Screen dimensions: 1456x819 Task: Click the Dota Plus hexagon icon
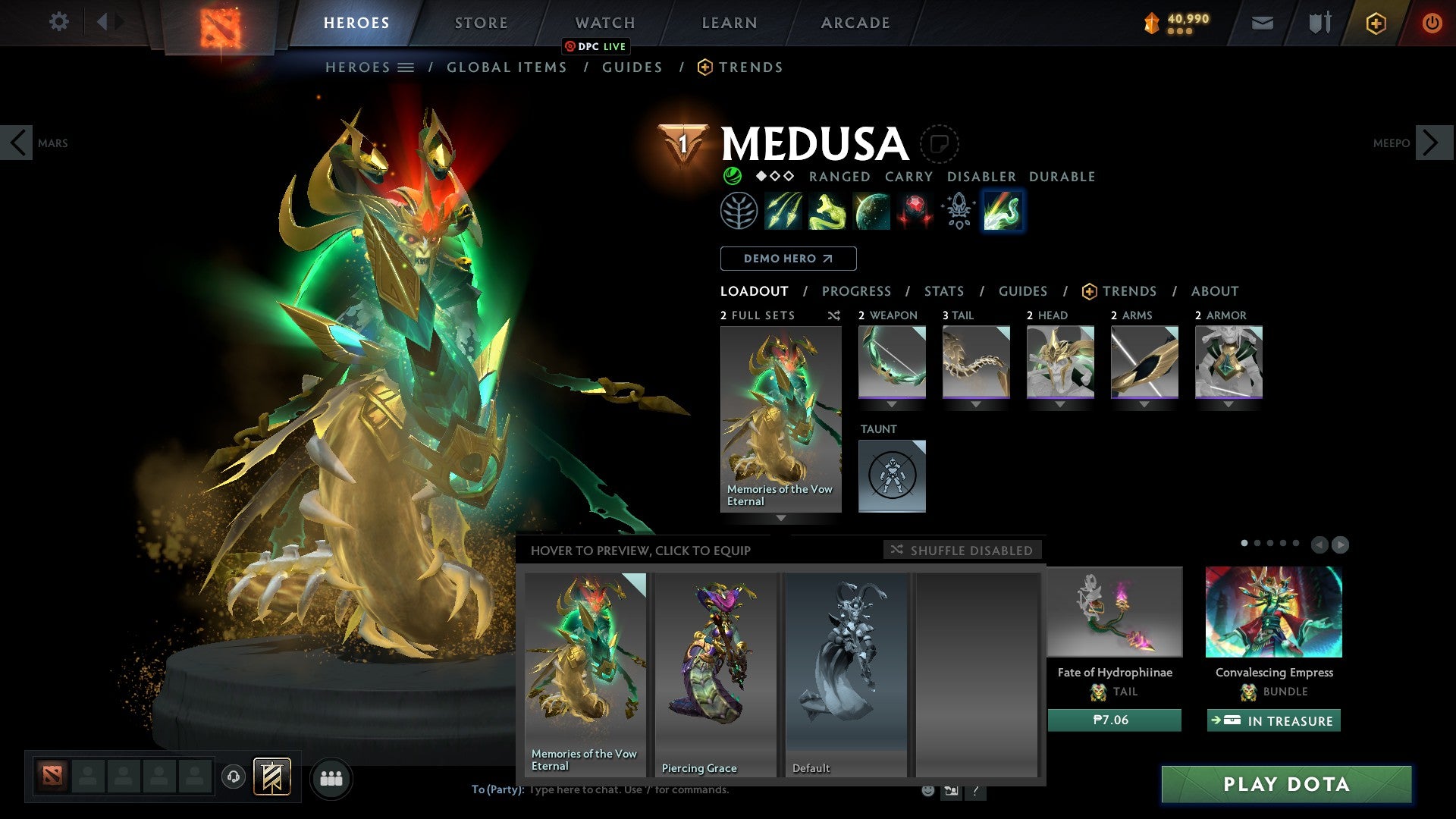tap(1376, 23)
